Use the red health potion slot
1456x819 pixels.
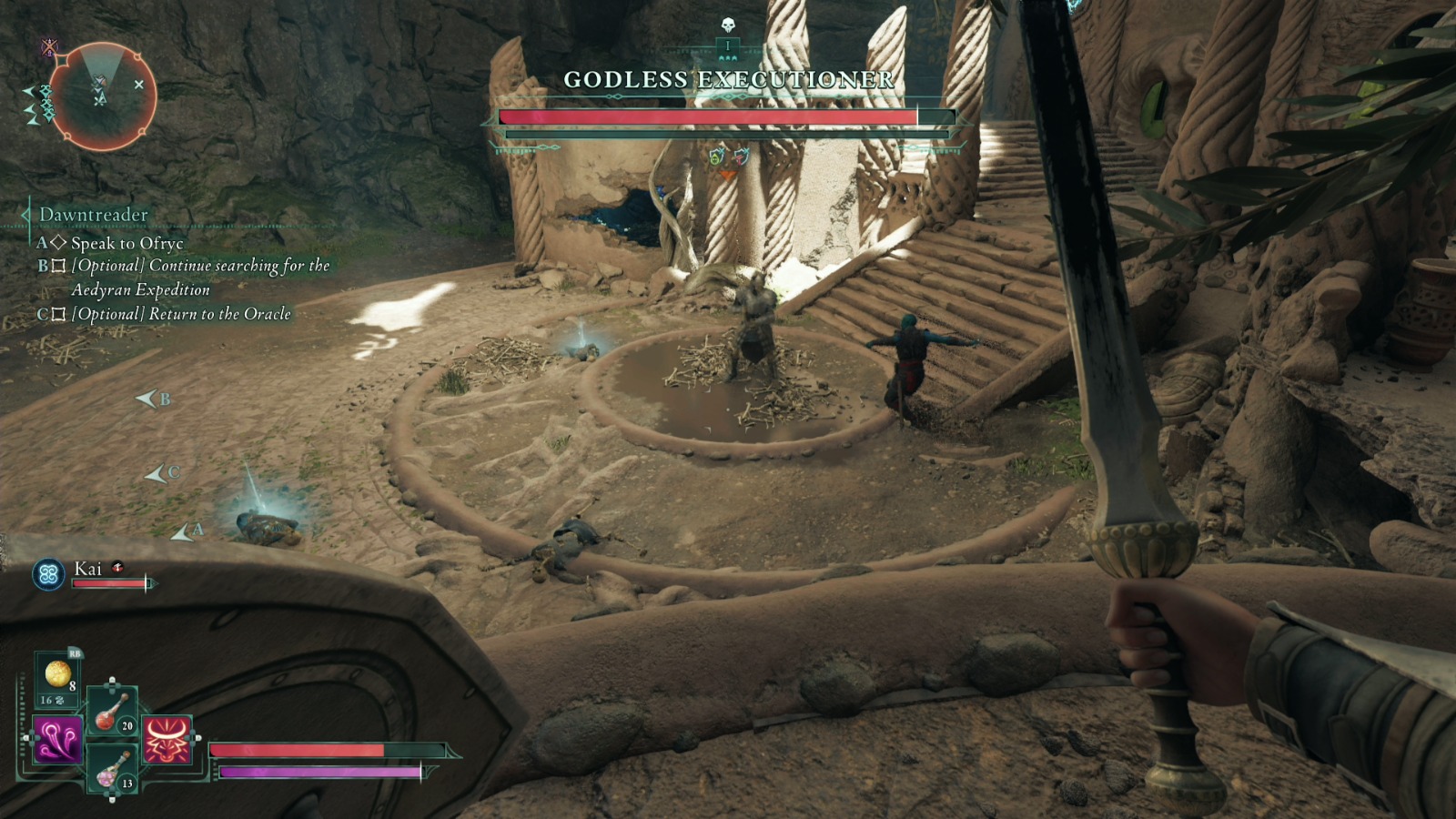click(x=111, y=712)
